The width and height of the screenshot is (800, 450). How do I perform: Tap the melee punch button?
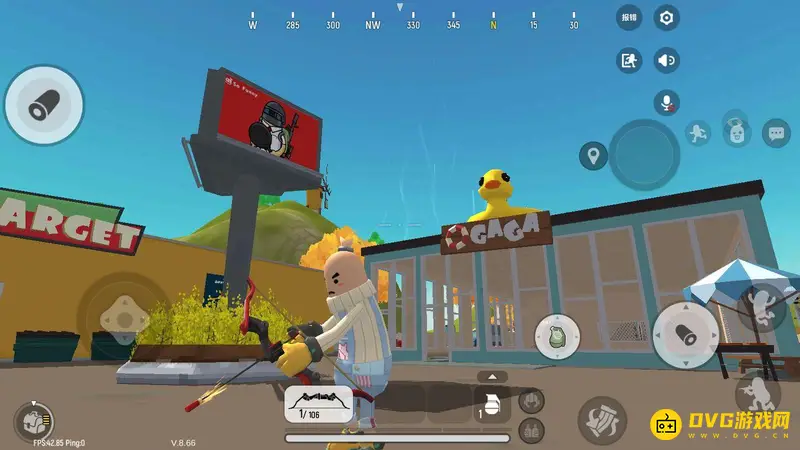point(601,418)
